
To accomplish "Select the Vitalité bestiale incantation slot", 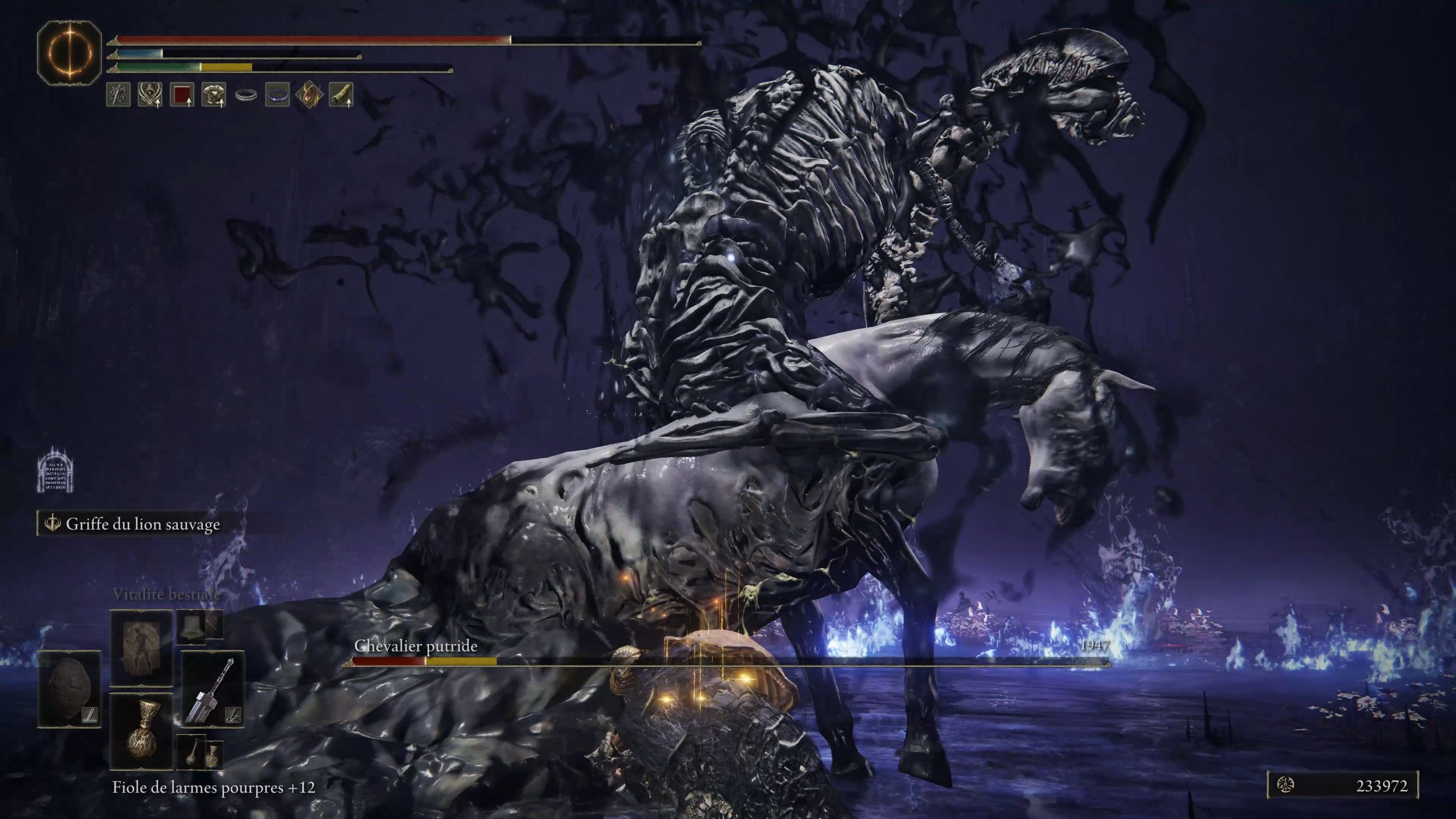I will click(x=141, y=647).
